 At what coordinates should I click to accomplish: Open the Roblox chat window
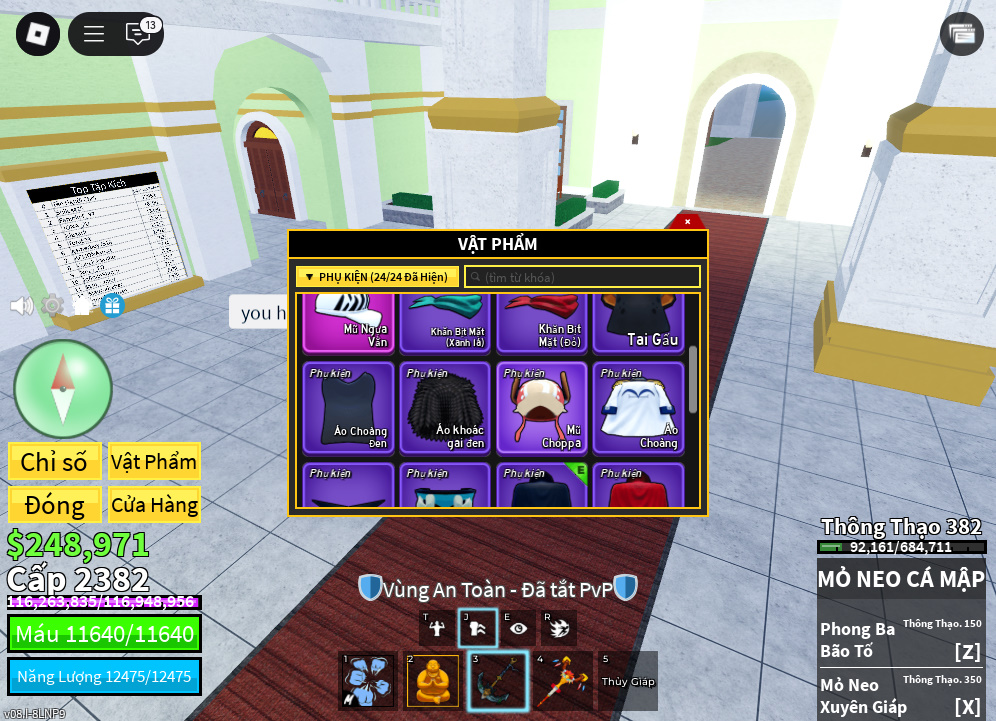point(139,34)
